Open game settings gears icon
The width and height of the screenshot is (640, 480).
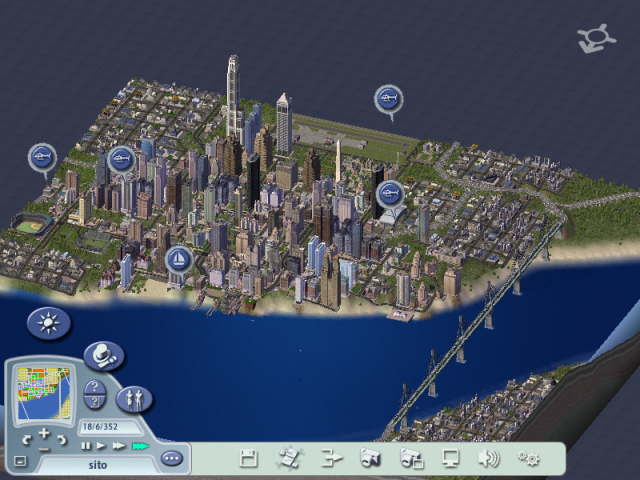point(528,459)
